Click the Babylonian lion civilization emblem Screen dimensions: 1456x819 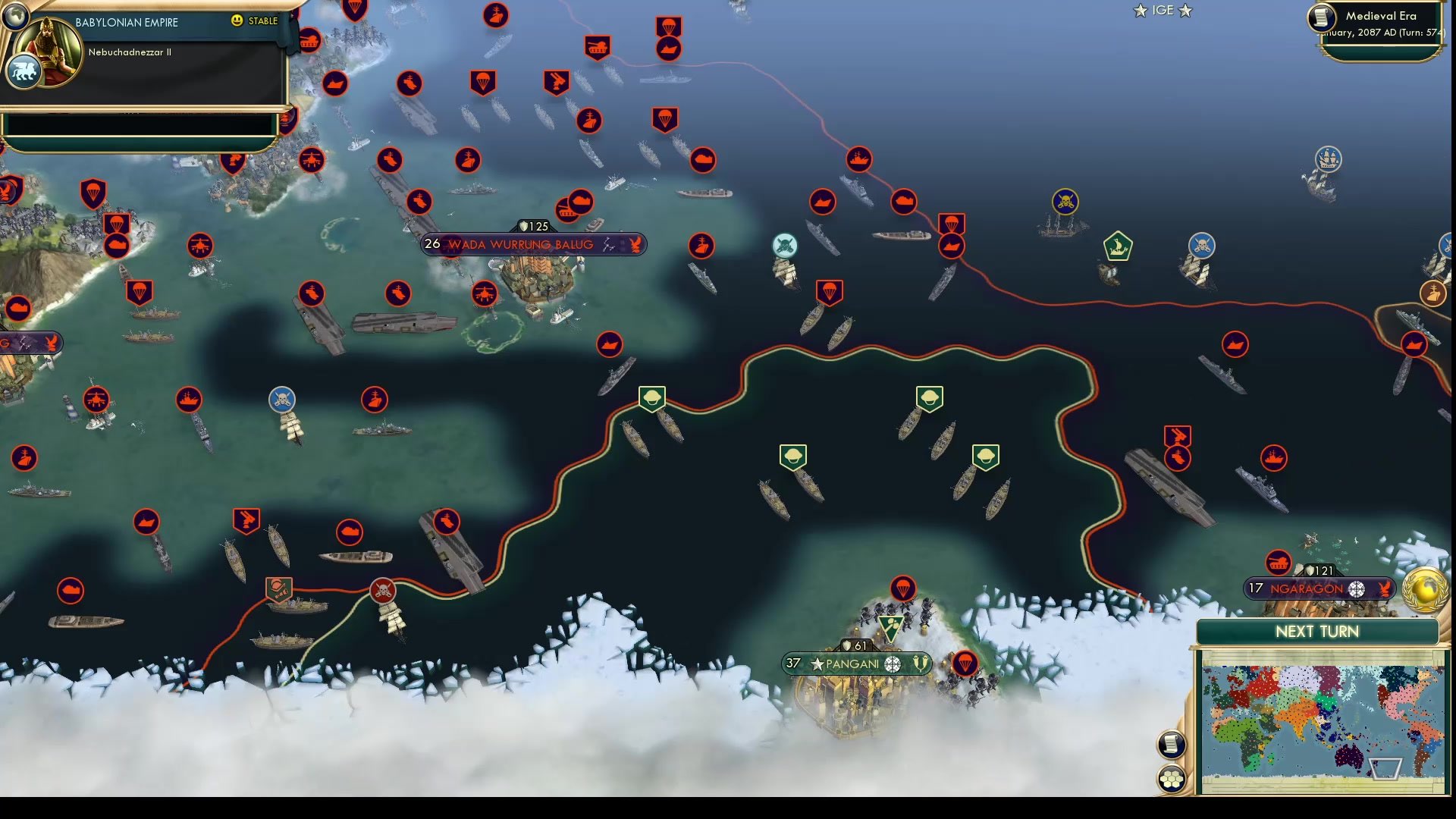tap(25, 71)
